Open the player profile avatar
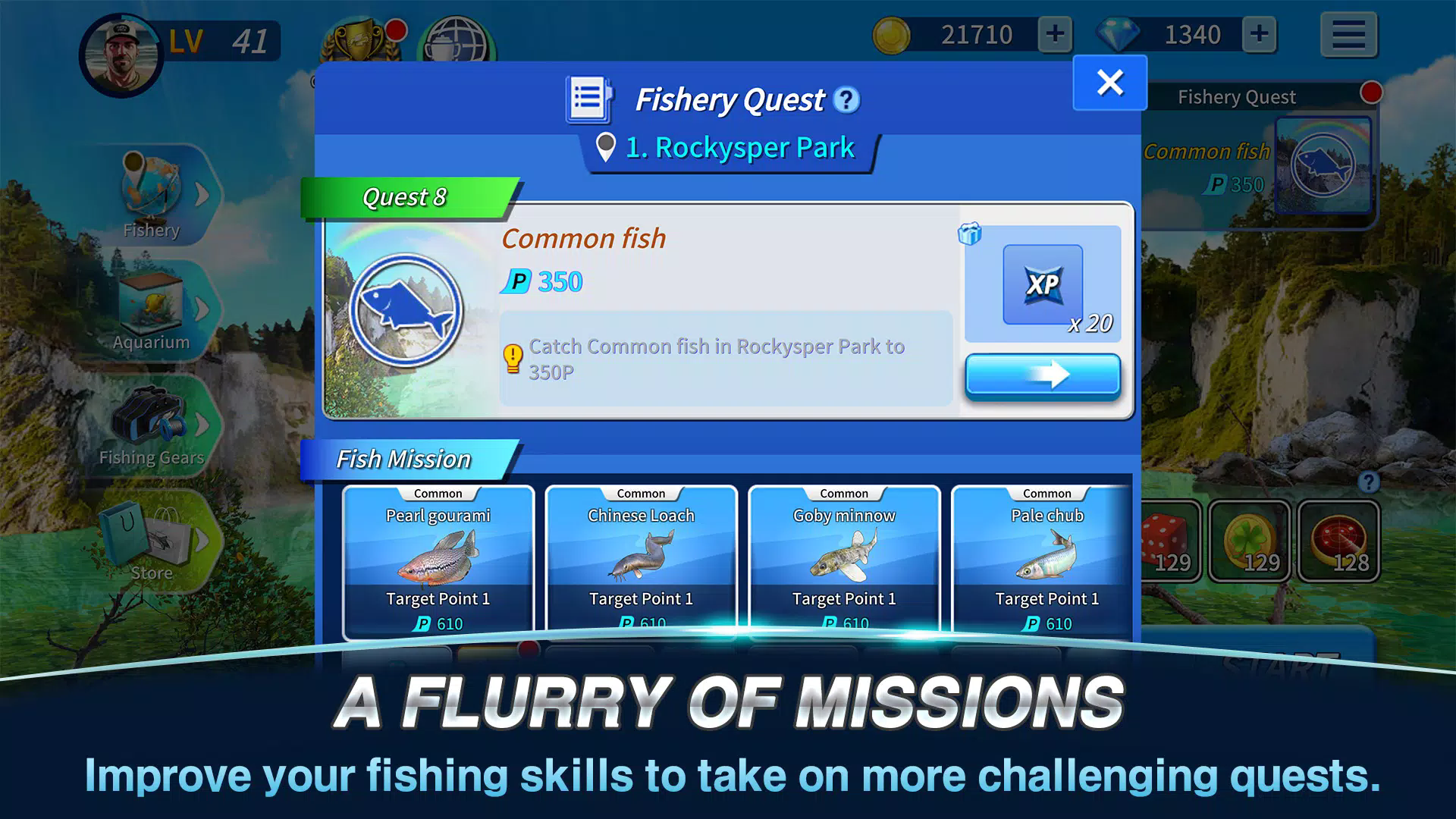Screen dimensions: 1456x819 pos(120,55)
